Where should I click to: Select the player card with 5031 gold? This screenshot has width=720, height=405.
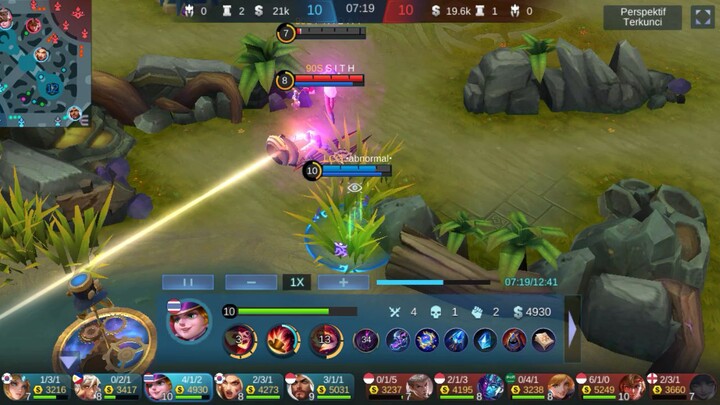click(x=320, y=386)
